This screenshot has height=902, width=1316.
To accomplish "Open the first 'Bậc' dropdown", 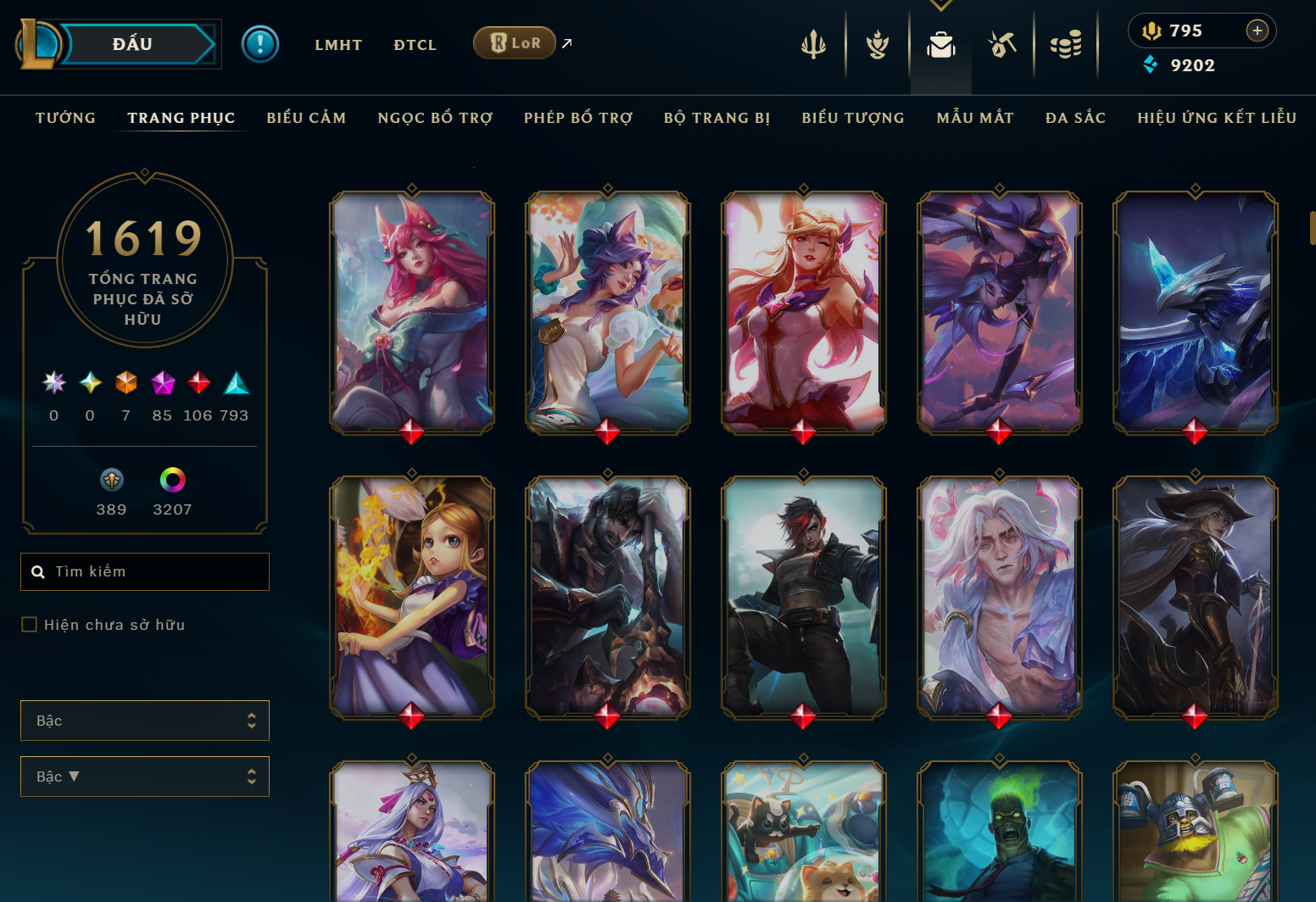I will tap(144, 720).
